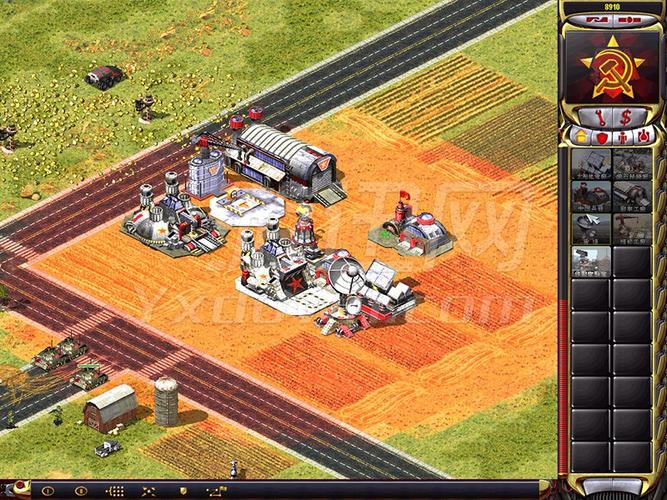Viewport: 667px width, 500px height.
Task: Build the Service Depot structure
Action: point(632,229)
